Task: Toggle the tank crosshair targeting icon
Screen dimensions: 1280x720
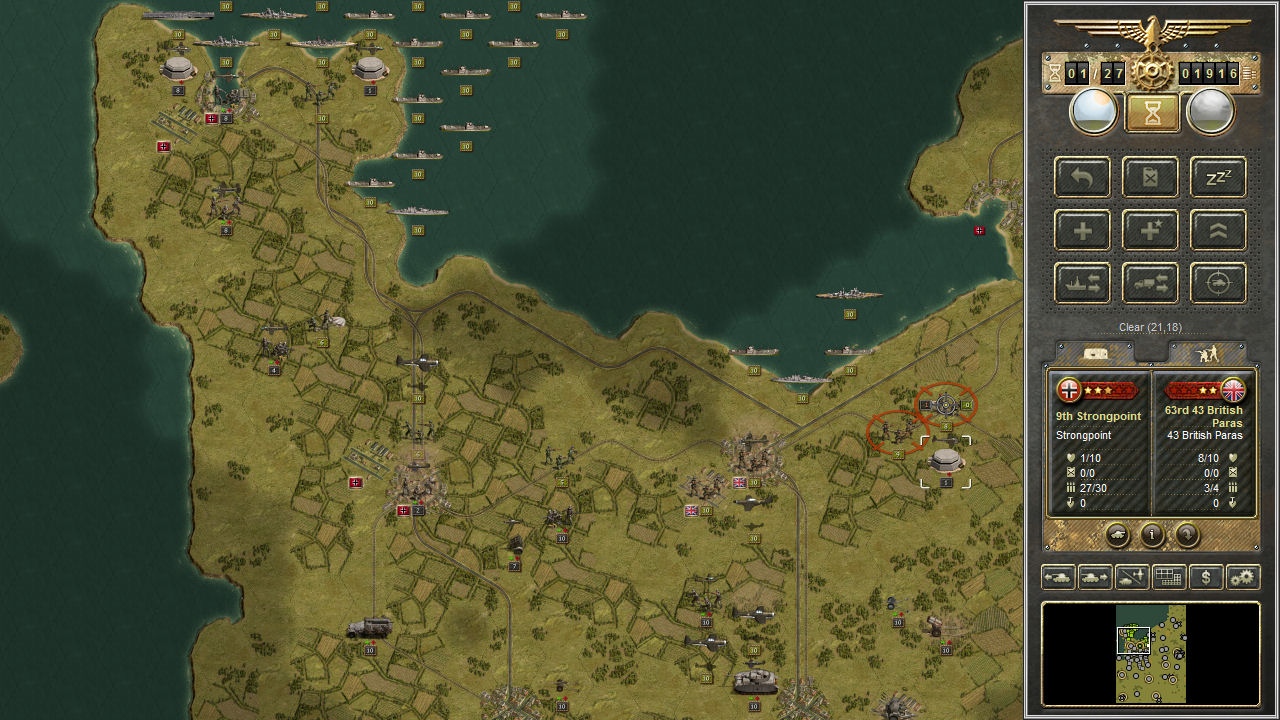Action: click(x=1217, y=282)
